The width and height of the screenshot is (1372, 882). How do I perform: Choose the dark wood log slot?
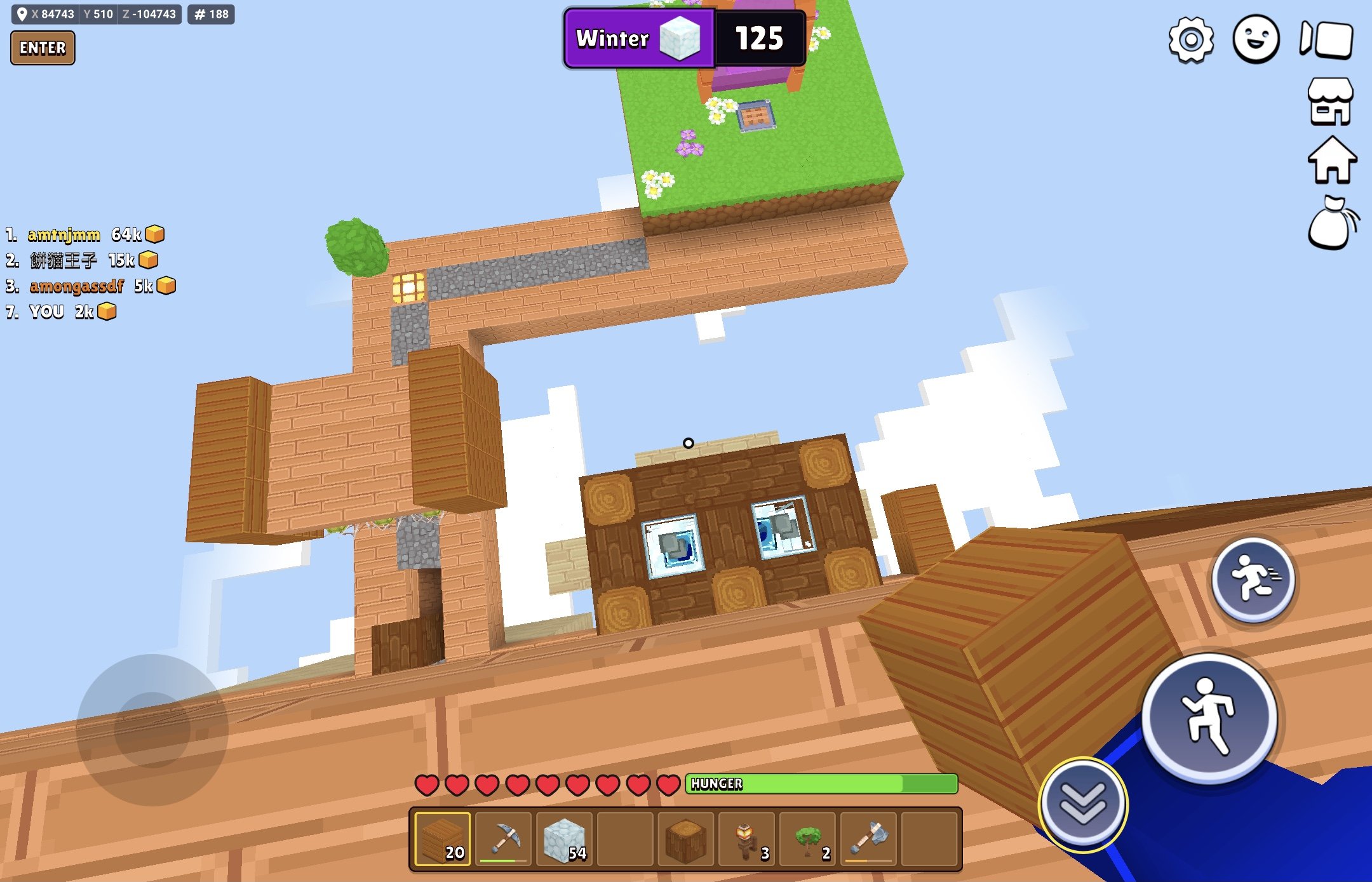[686, 839]
